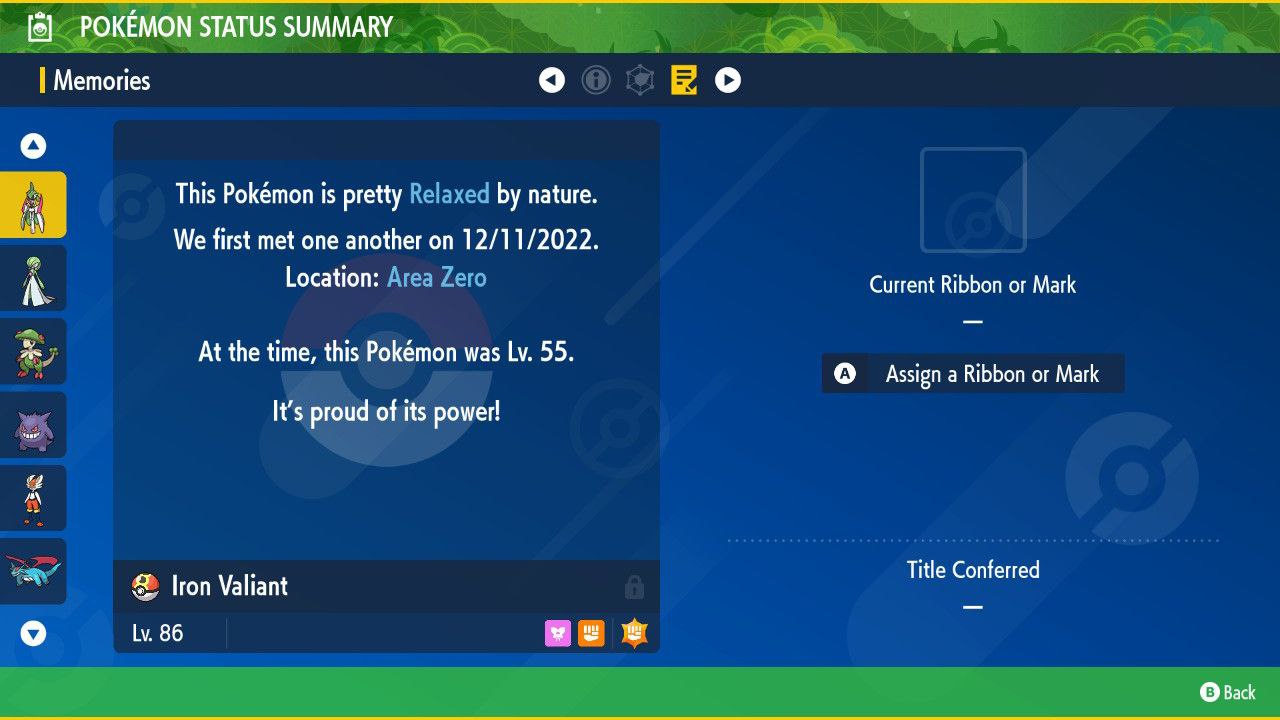Go to the previous summary page arrow
The width and height of the screenshot is (1280, 720).
pyautogui.click(x=552, y=80)
